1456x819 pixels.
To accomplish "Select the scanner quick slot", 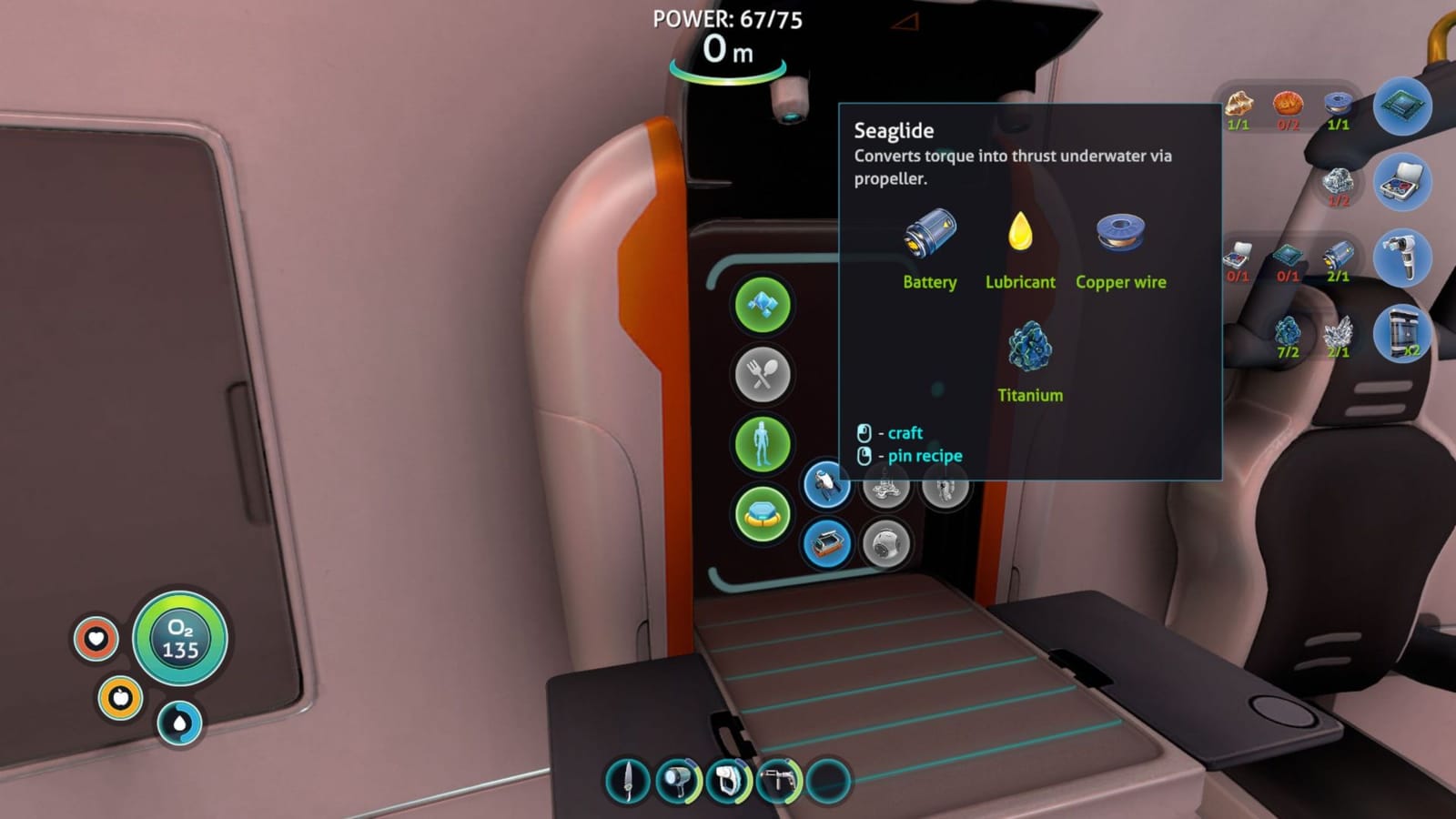I will pyautogui.click(x=730, y=783).
